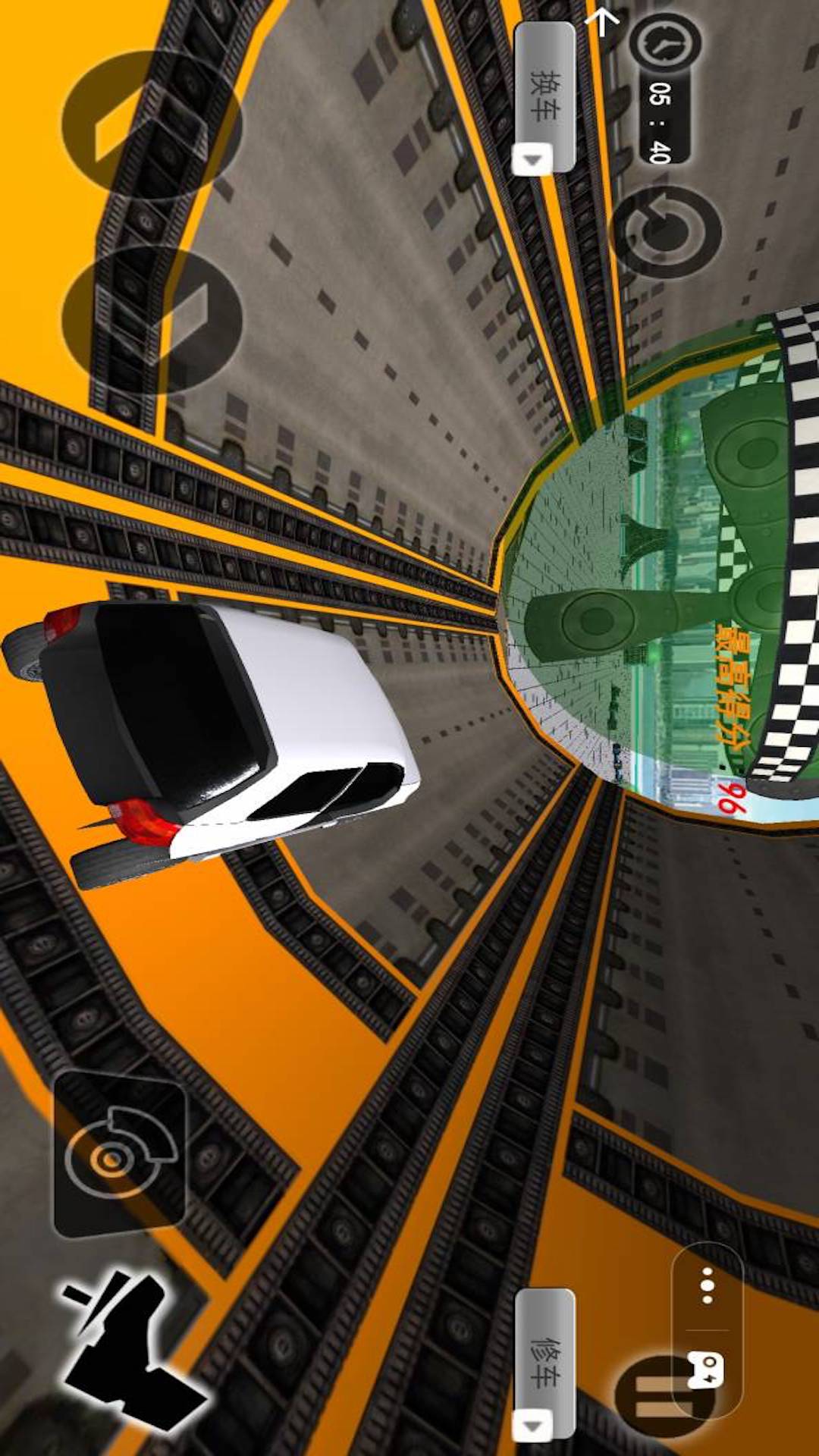
Task: Tap the steer-left arrow button
Action: click(x=150, y=125)
